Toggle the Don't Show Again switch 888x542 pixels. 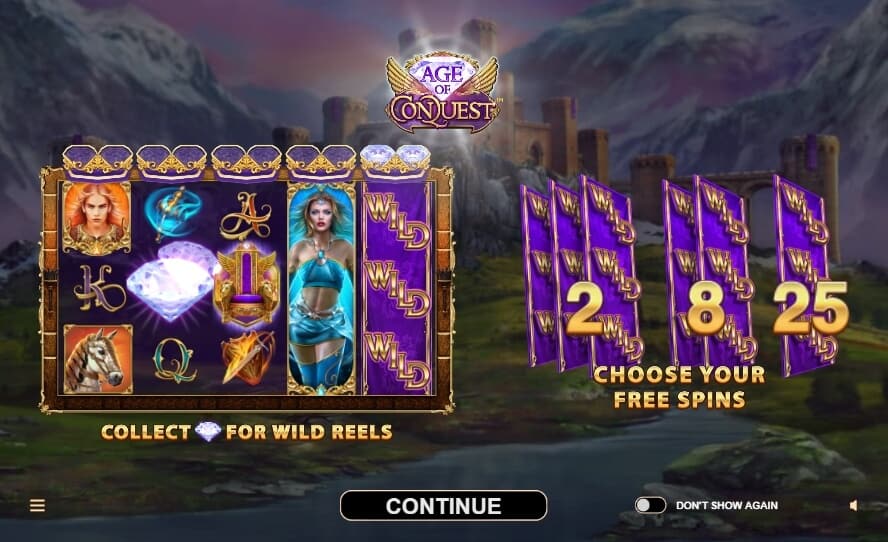point(650,506)
